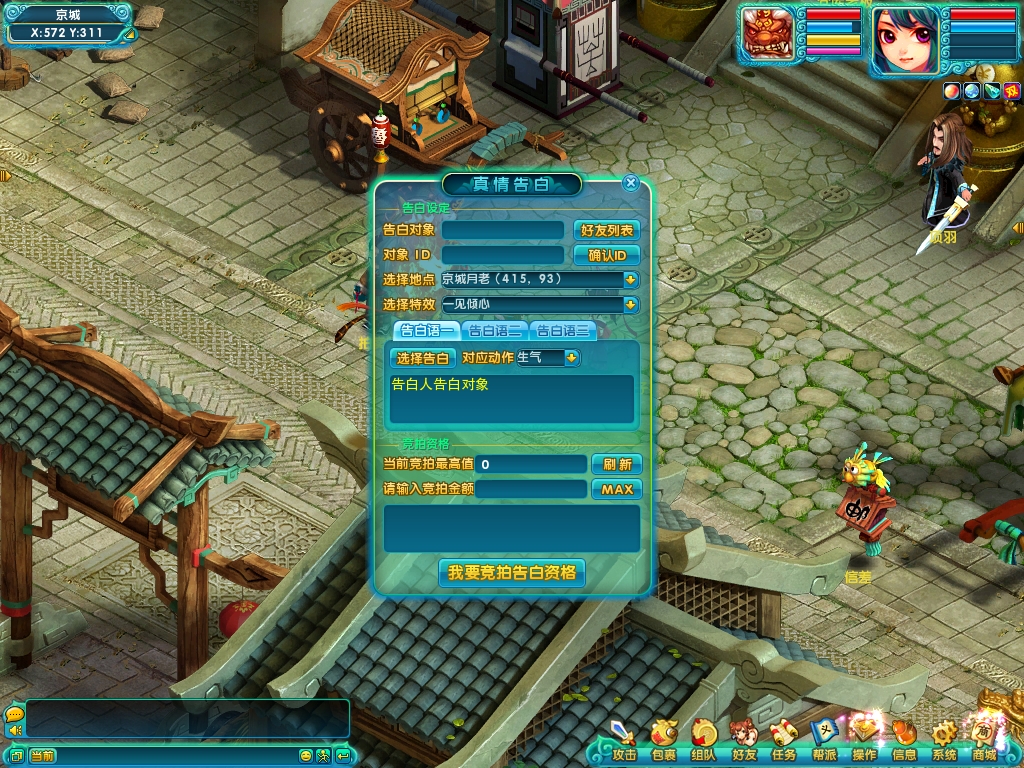Click the 选择告白 button
The width and height of the screenshot is (1024, 768).
point(422,358)
